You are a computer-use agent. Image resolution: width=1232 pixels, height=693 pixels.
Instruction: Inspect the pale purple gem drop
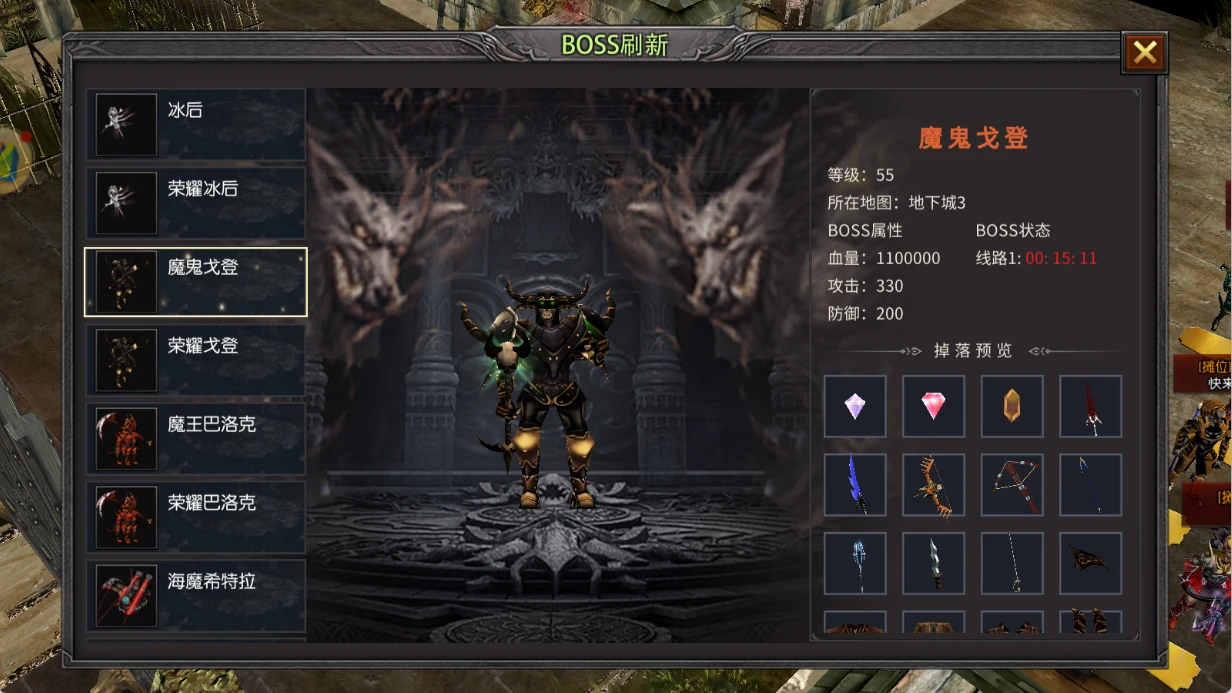[x=855, y=406]
